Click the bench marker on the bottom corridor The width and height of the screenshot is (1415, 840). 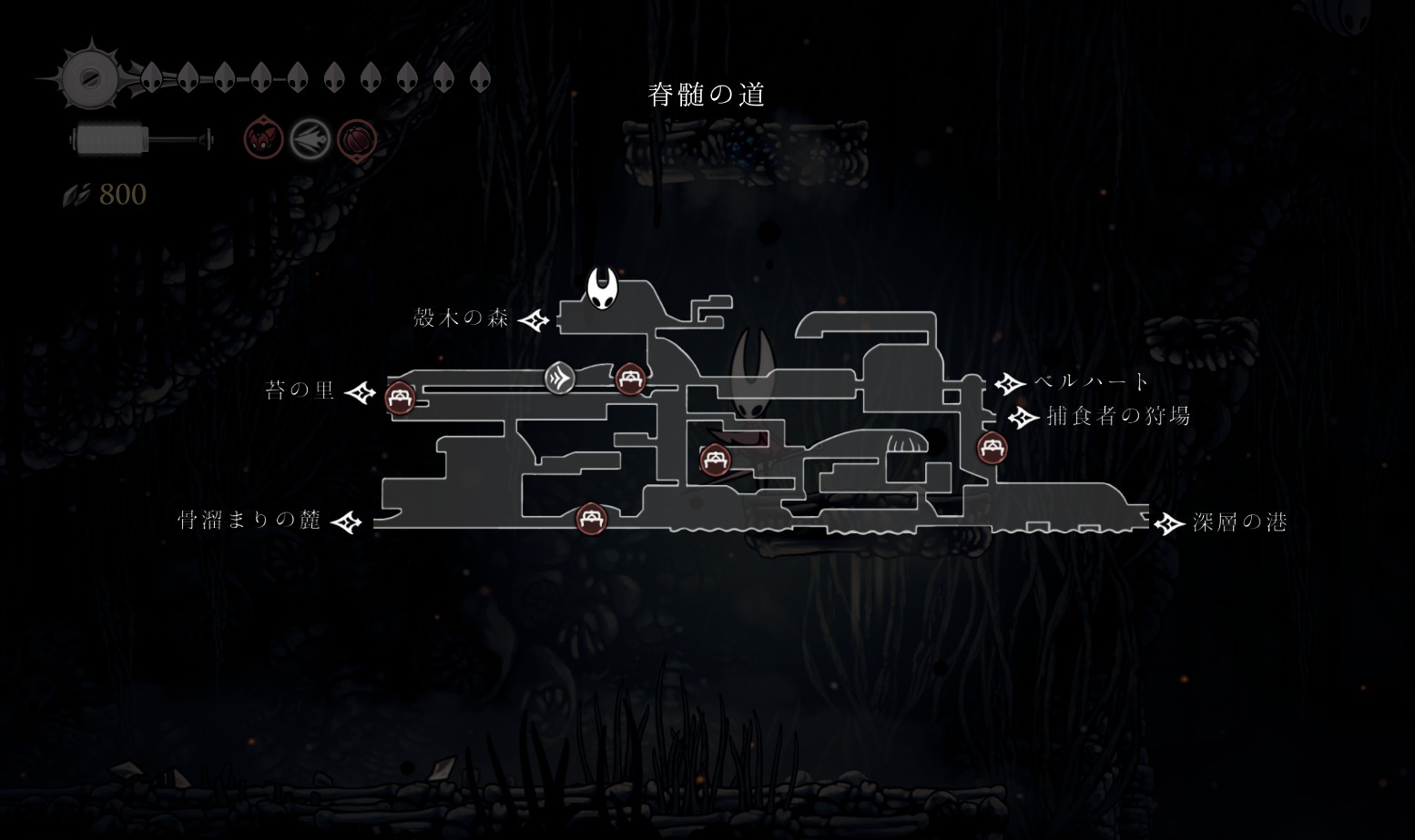(592, 519)
